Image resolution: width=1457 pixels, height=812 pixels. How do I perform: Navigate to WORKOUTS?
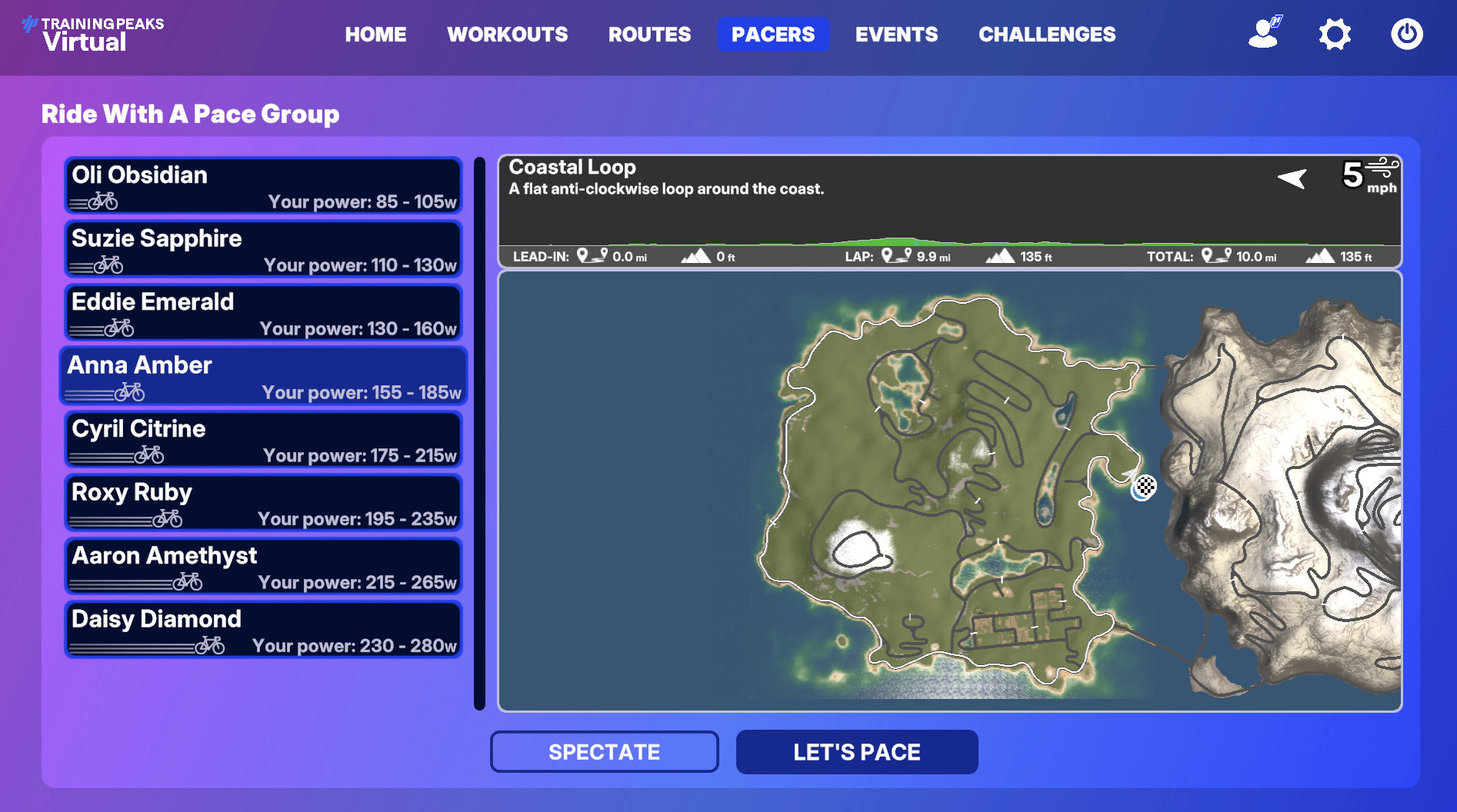508,34
